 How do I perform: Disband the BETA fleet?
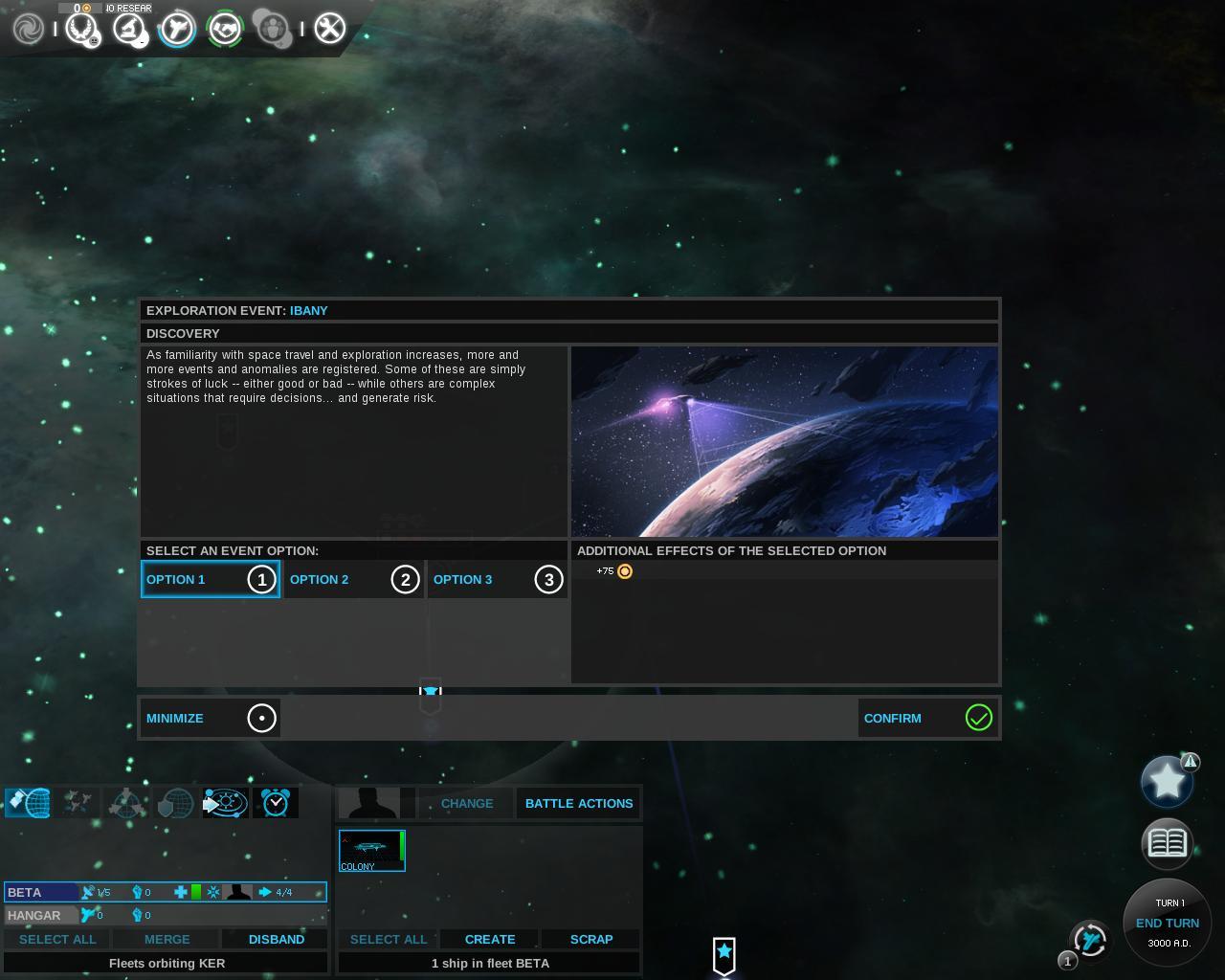pos(276,939)
